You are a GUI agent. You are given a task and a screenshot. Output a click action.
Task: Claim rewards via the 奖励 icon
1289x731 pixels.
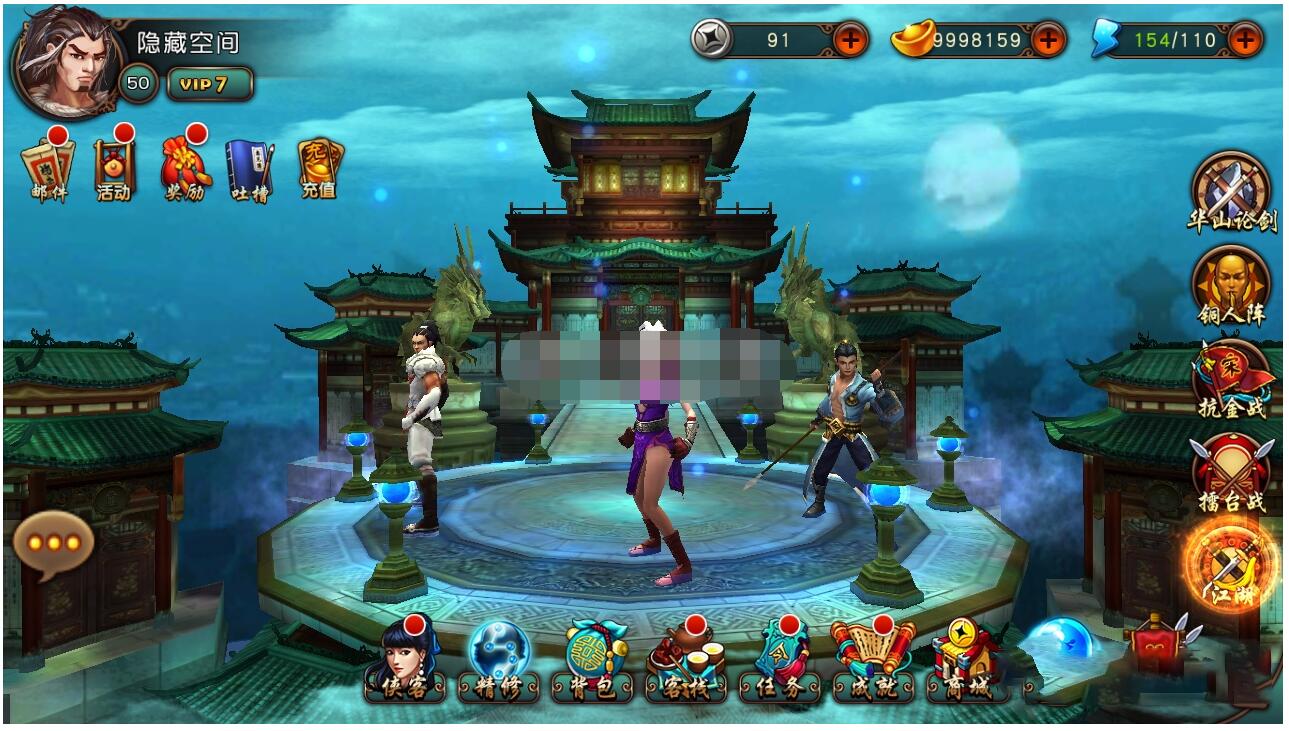tap(185, 166)
